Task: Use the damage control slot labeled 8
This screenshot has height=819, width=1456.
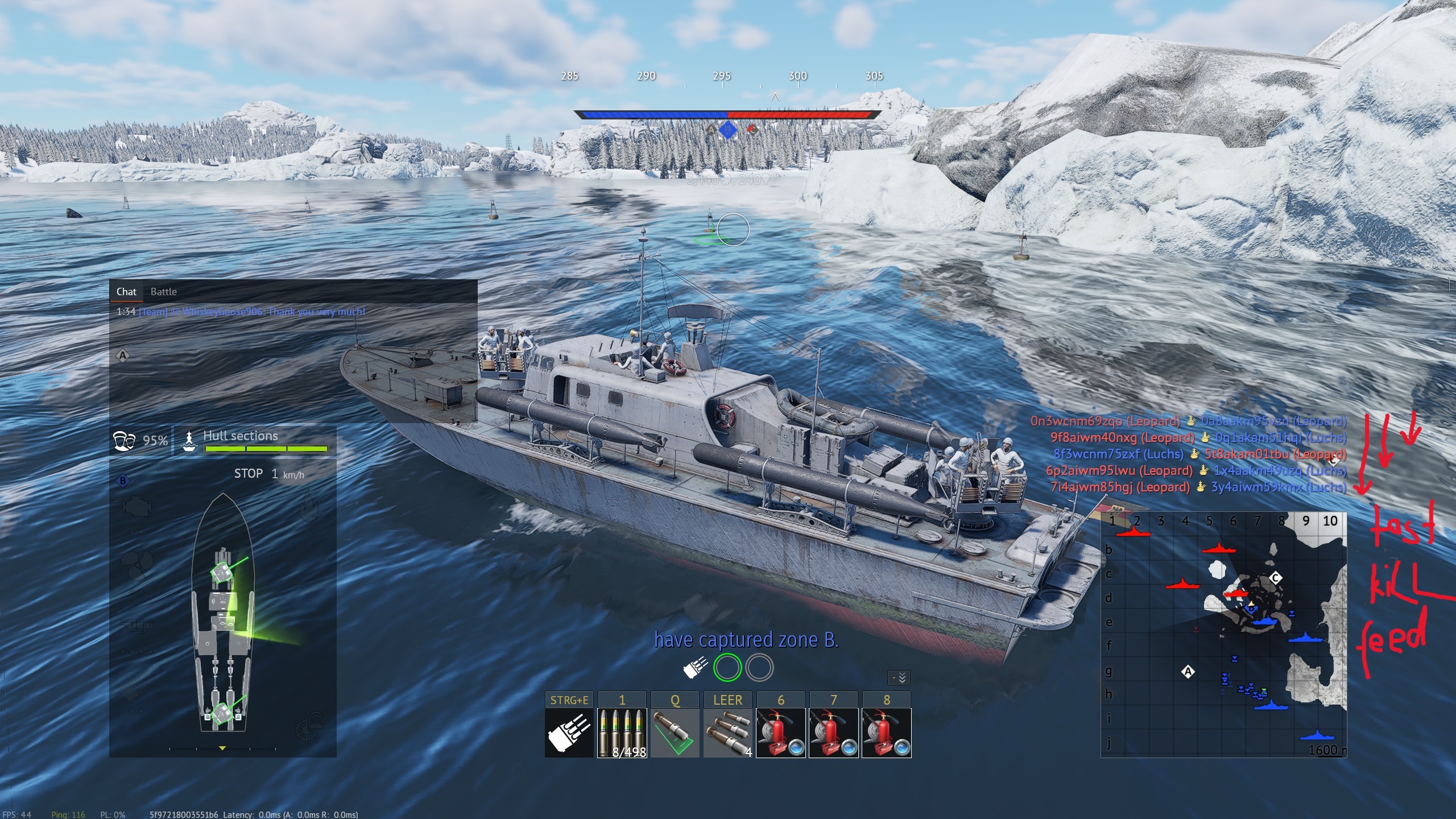Action: pos(886,733)
